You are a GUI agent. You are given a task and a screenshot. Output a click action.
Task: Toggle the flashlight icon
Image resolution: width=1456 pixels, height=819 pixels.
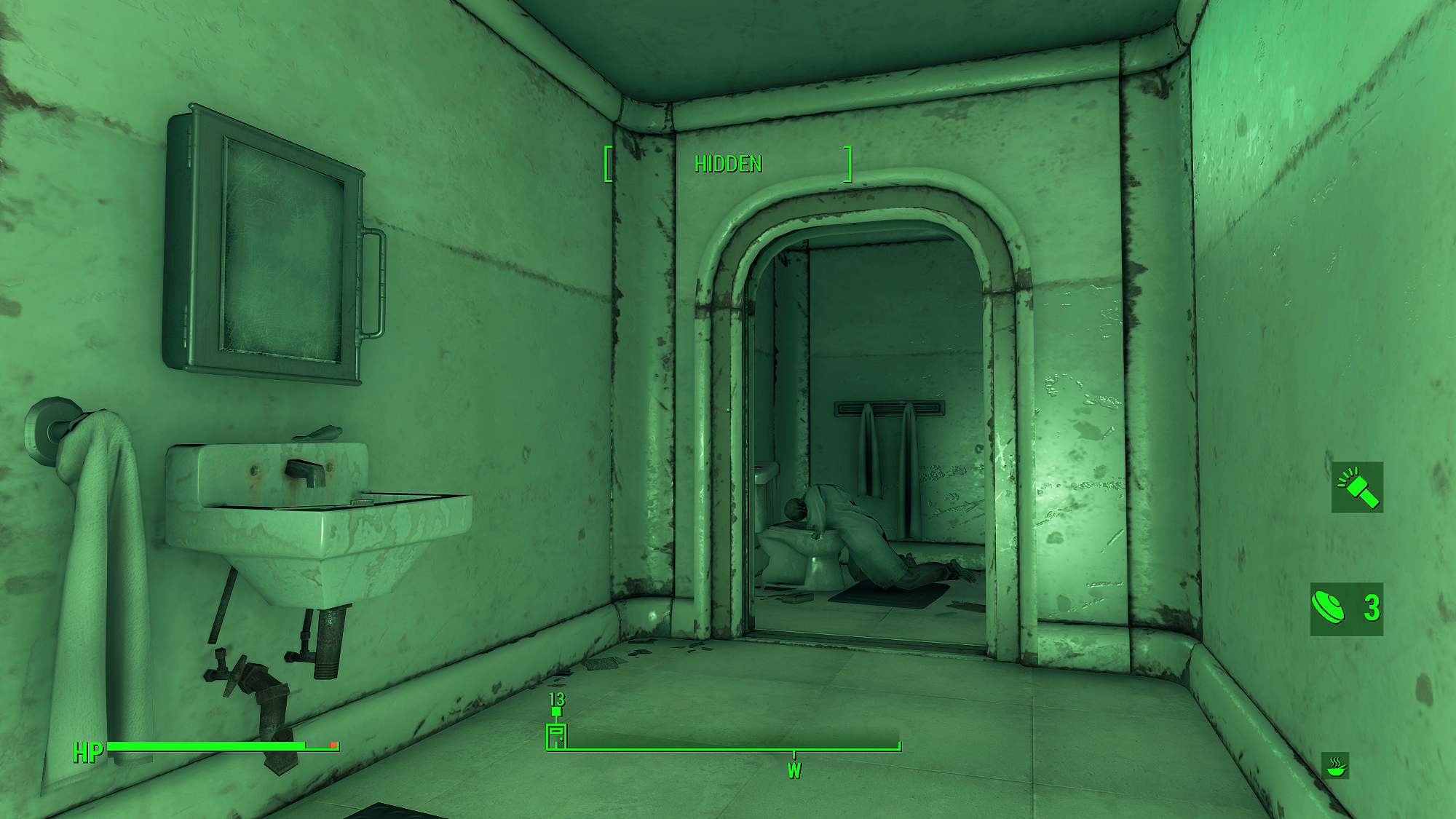click(x=1357, y=487)
